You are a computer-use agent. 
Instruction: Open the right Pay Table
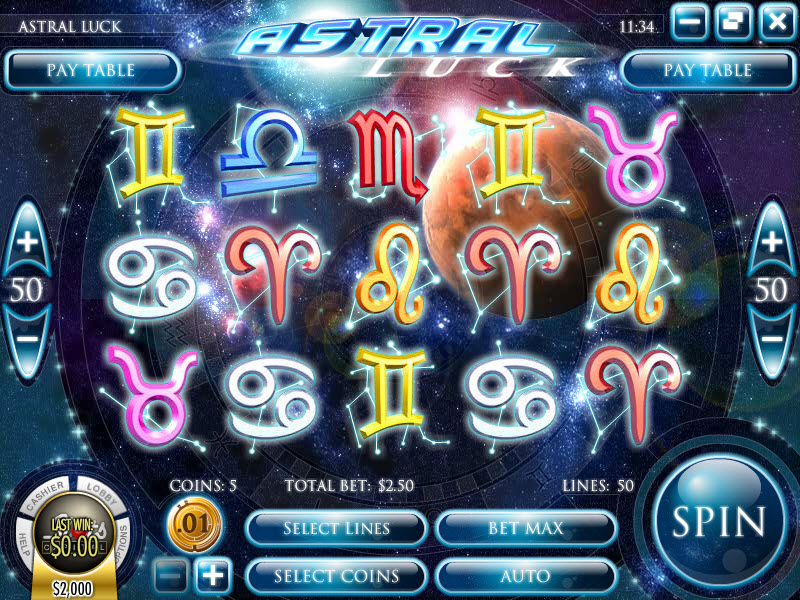(x=708, y=70)
